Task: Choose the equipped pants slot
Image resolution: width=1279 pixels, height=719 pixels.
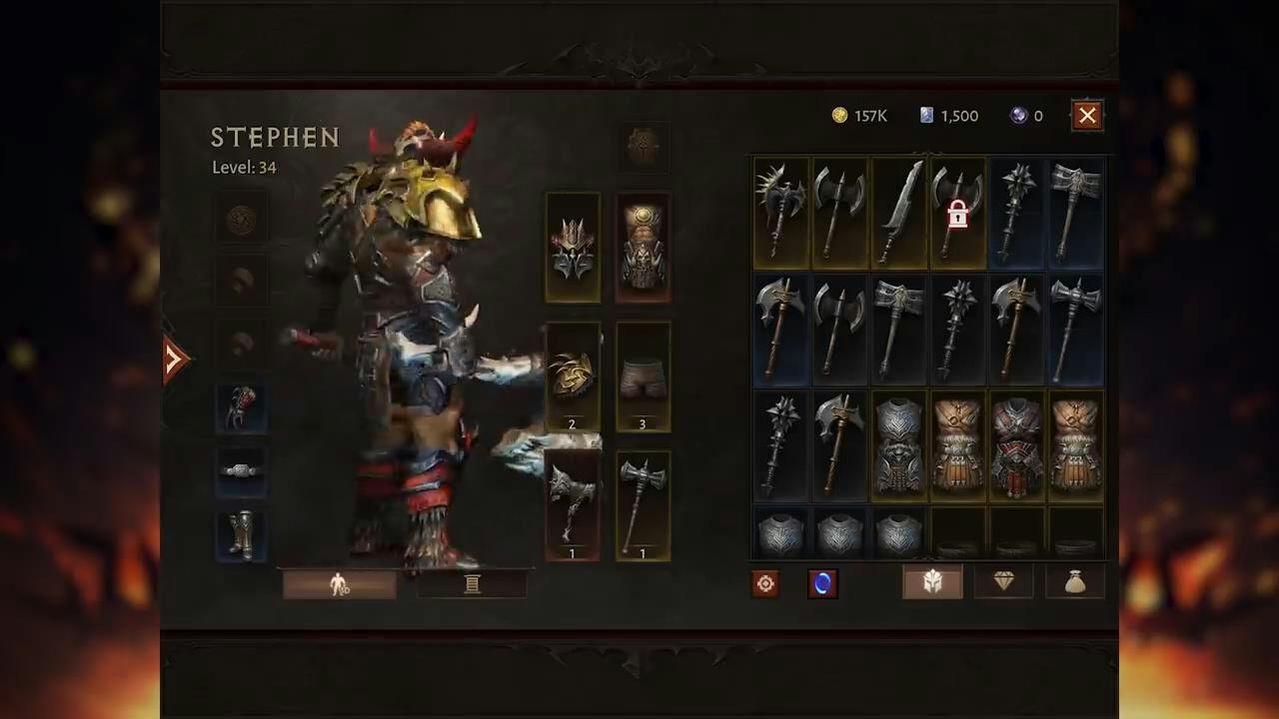Action: (x=643, y=377)
